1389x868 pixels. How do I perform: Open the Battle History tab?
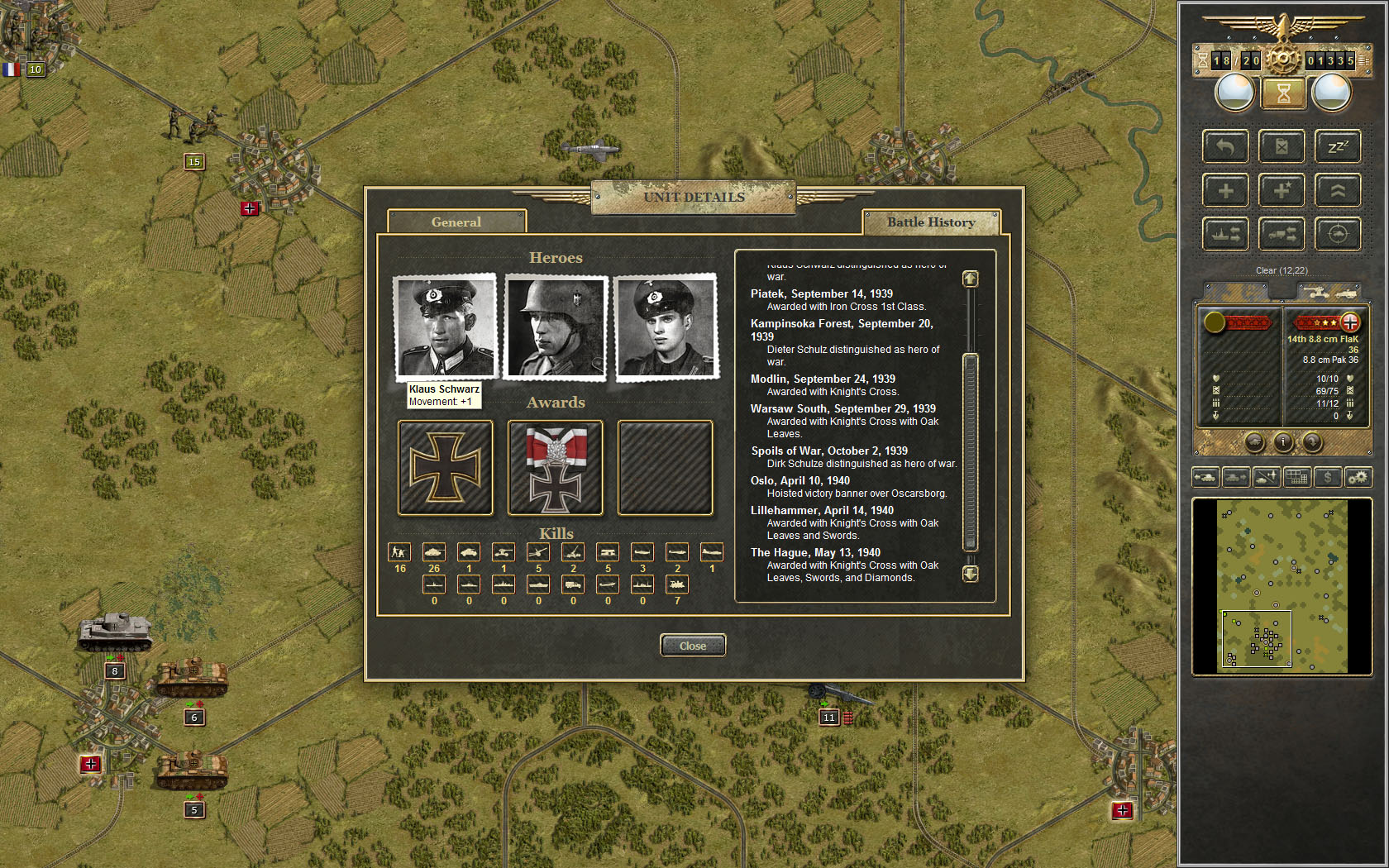(x=931, y=222)
